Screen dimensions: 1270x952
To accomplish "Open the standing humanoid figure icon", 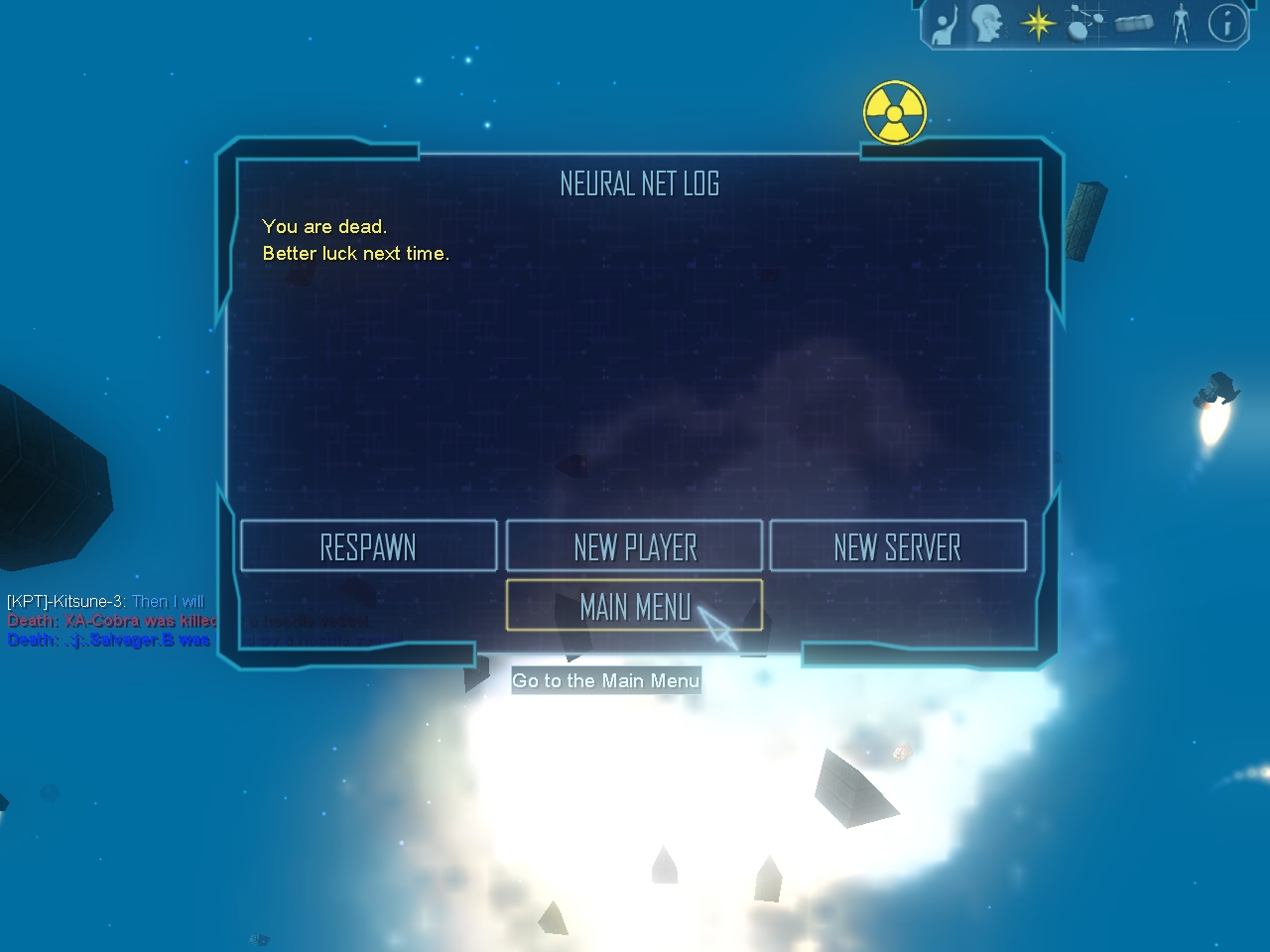I will 1181,24.
